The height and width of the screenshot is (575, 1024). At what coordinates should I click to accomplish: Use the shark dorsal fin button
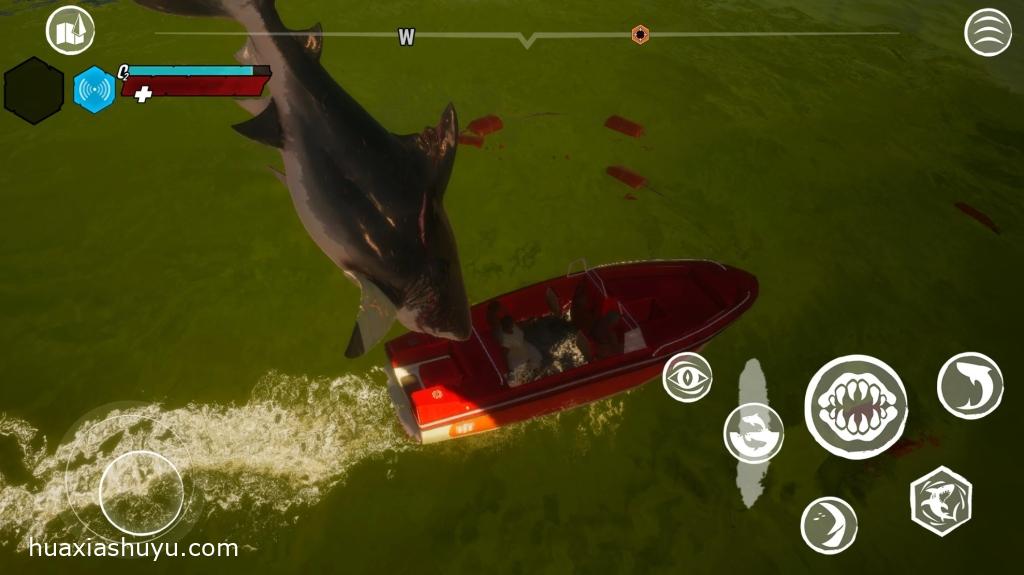coord(969,385)
